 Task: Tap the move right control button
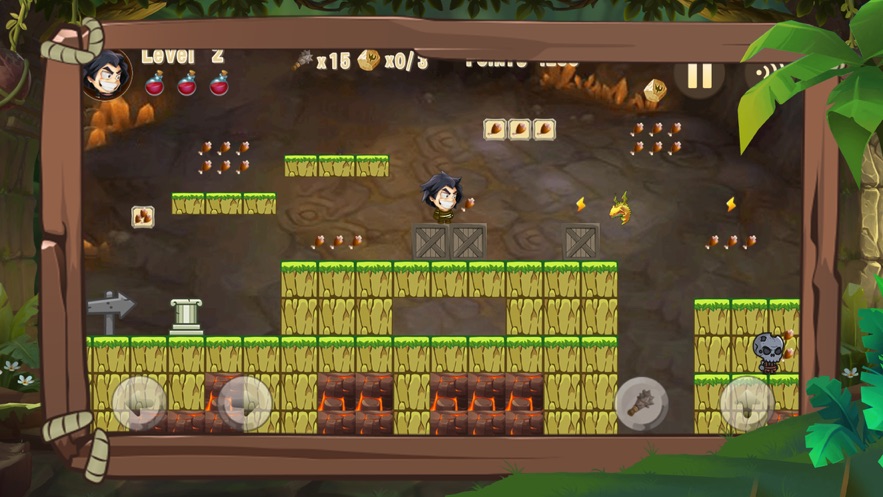[245, 402]
